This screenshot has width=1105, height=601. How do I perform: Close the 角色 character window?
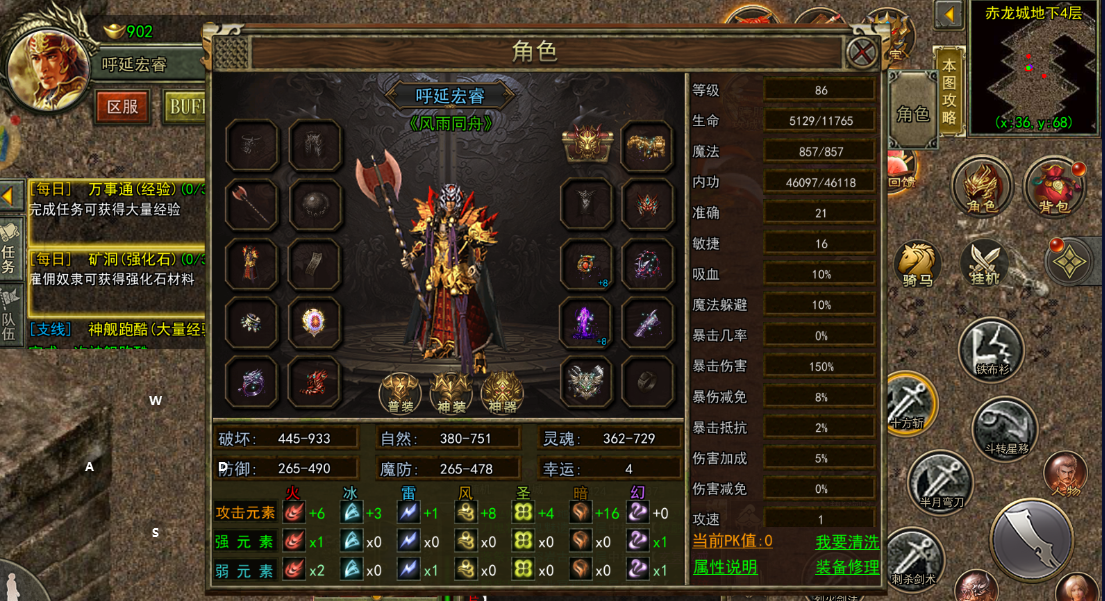(861, 52)
